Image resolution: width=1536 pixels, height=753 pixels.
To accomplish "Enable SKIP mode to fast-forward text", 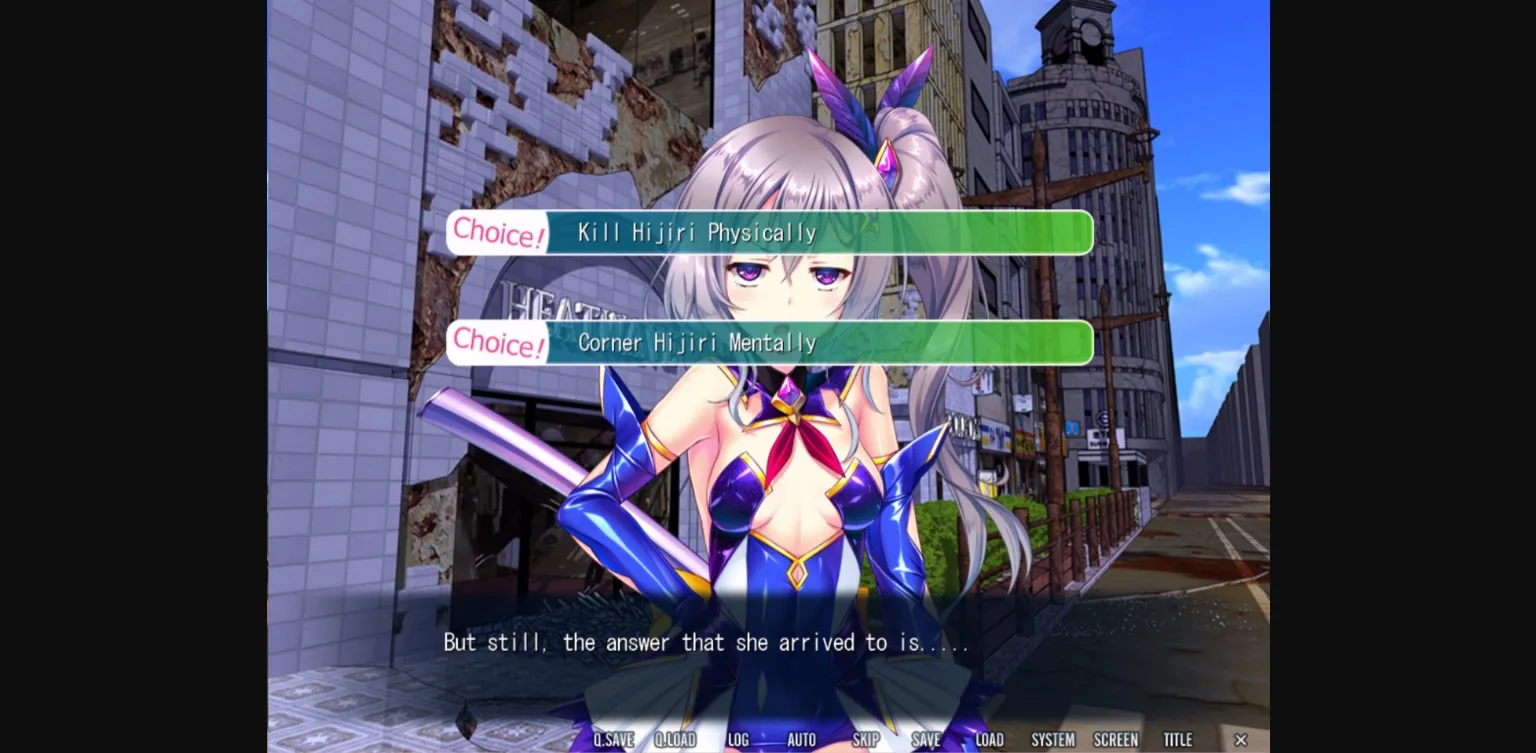I will [x=866, y=740].
